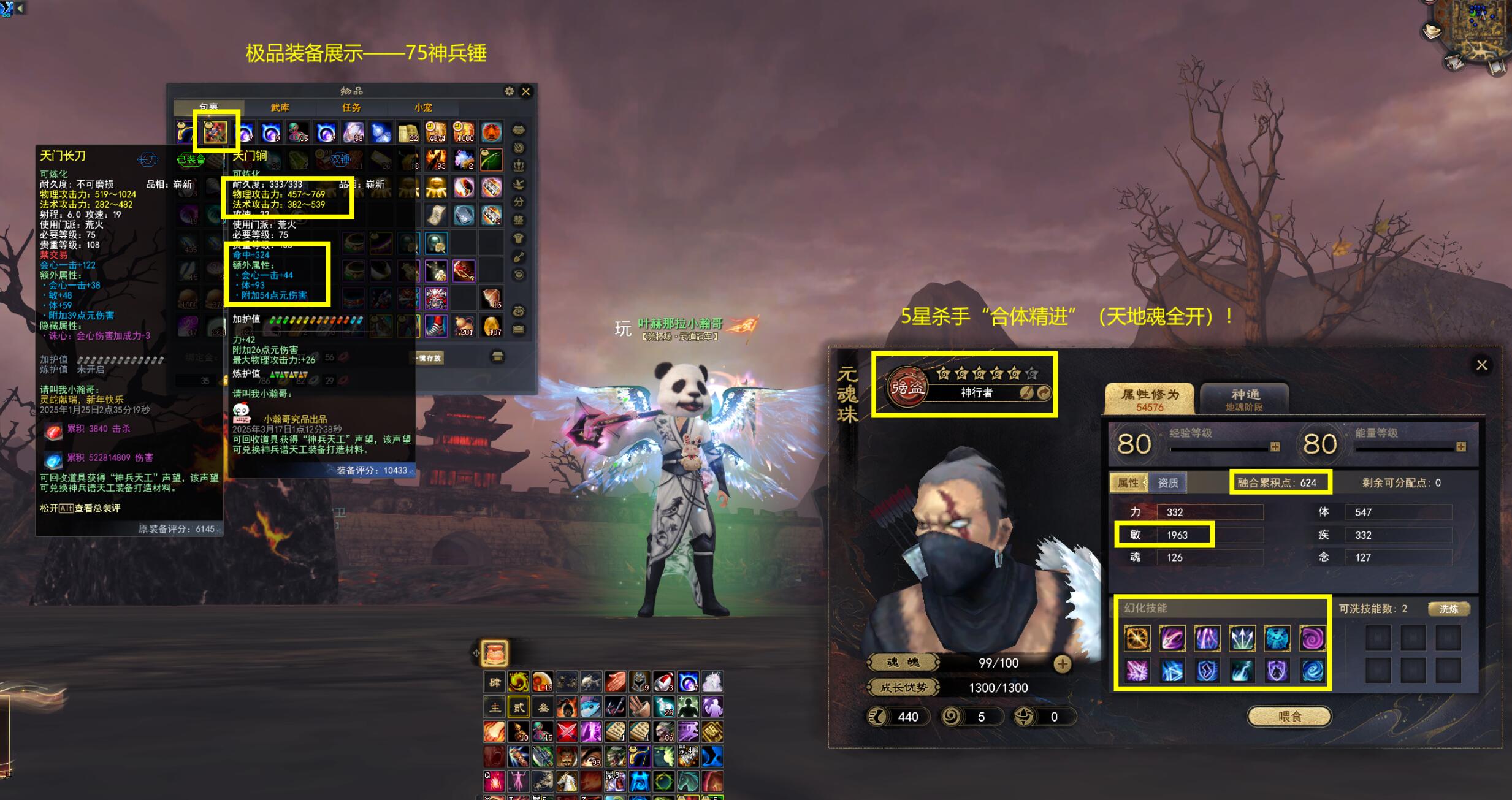Select the highlighted 天门锏 hammer item slot

point(215,132)
